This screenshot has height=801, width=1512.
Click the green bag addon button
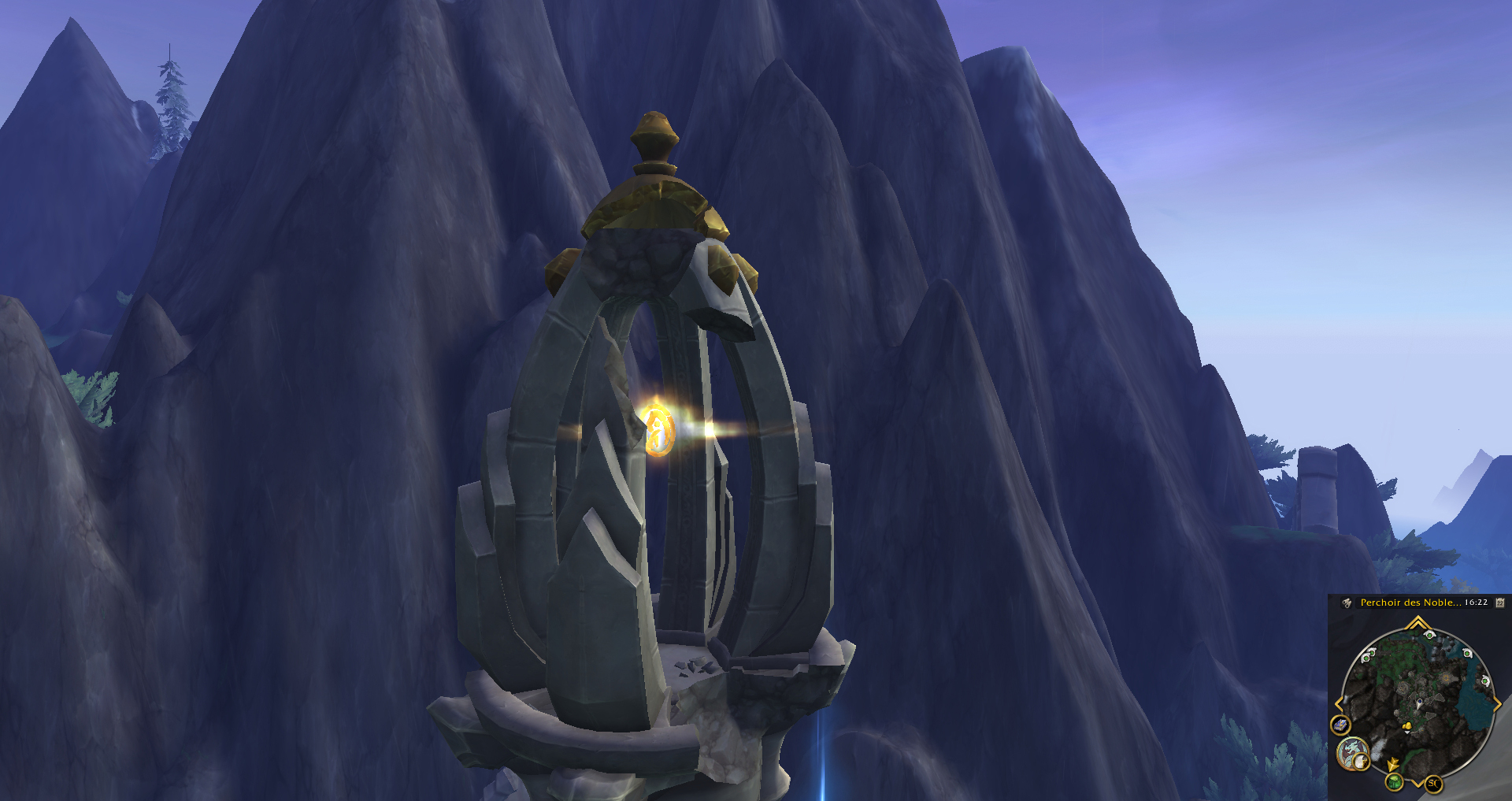pyautogui.click(x=1395, y=781)
